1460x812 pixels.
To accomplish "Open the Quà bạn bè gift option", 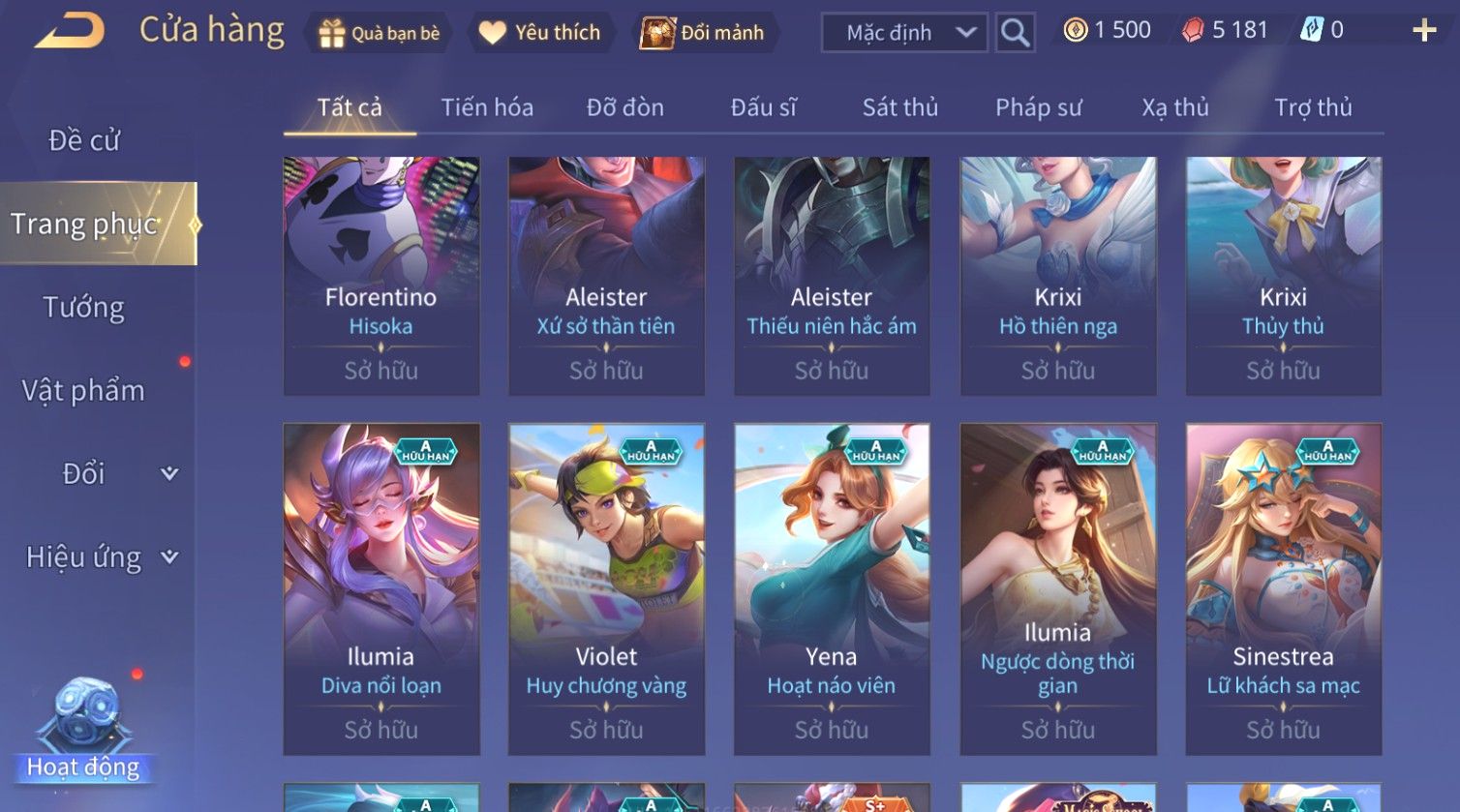I will [x=380, y=33].
